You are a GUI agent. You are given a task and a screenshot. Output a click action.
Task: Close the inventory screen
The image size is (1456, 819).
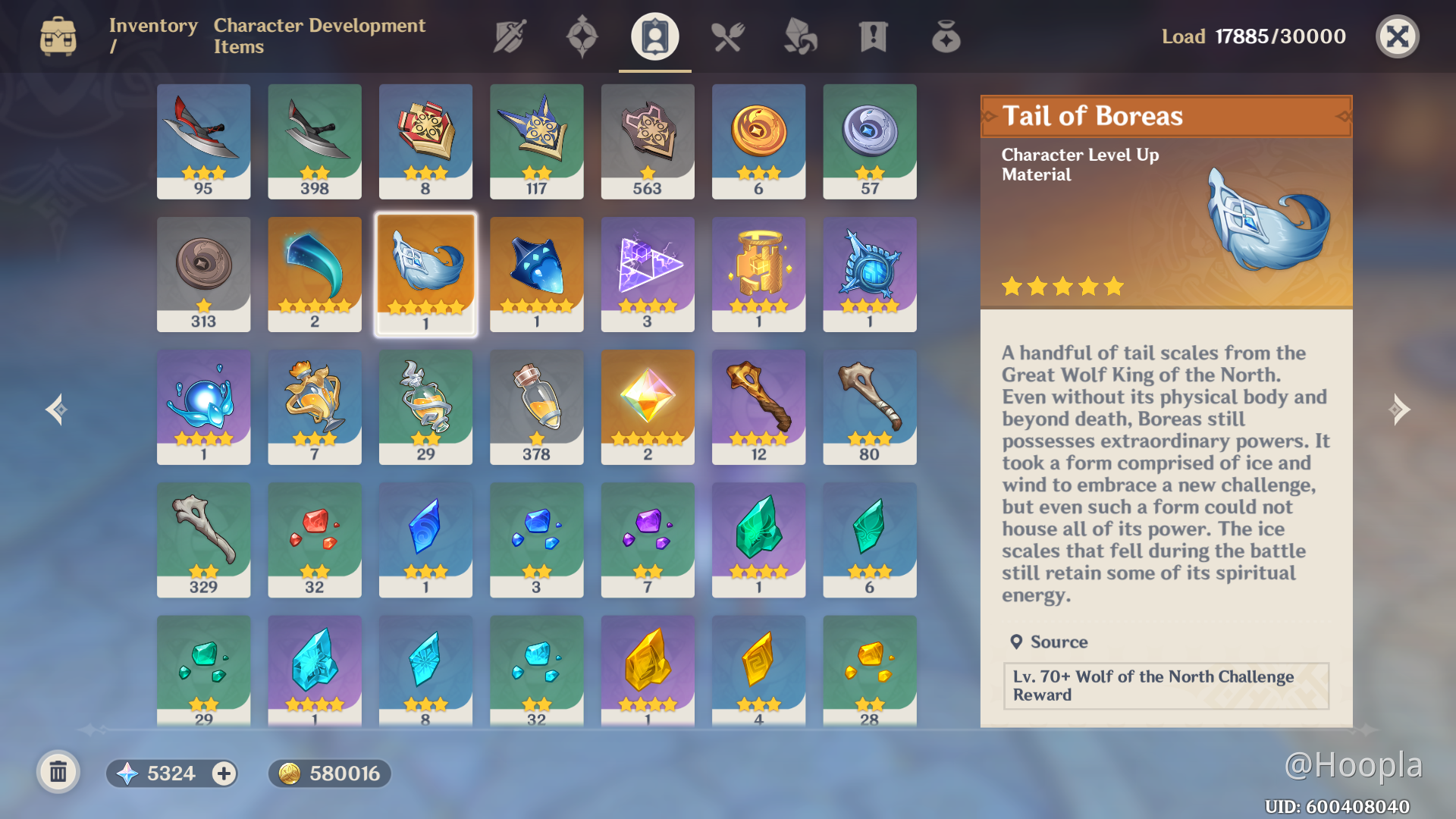[1398, 36]
